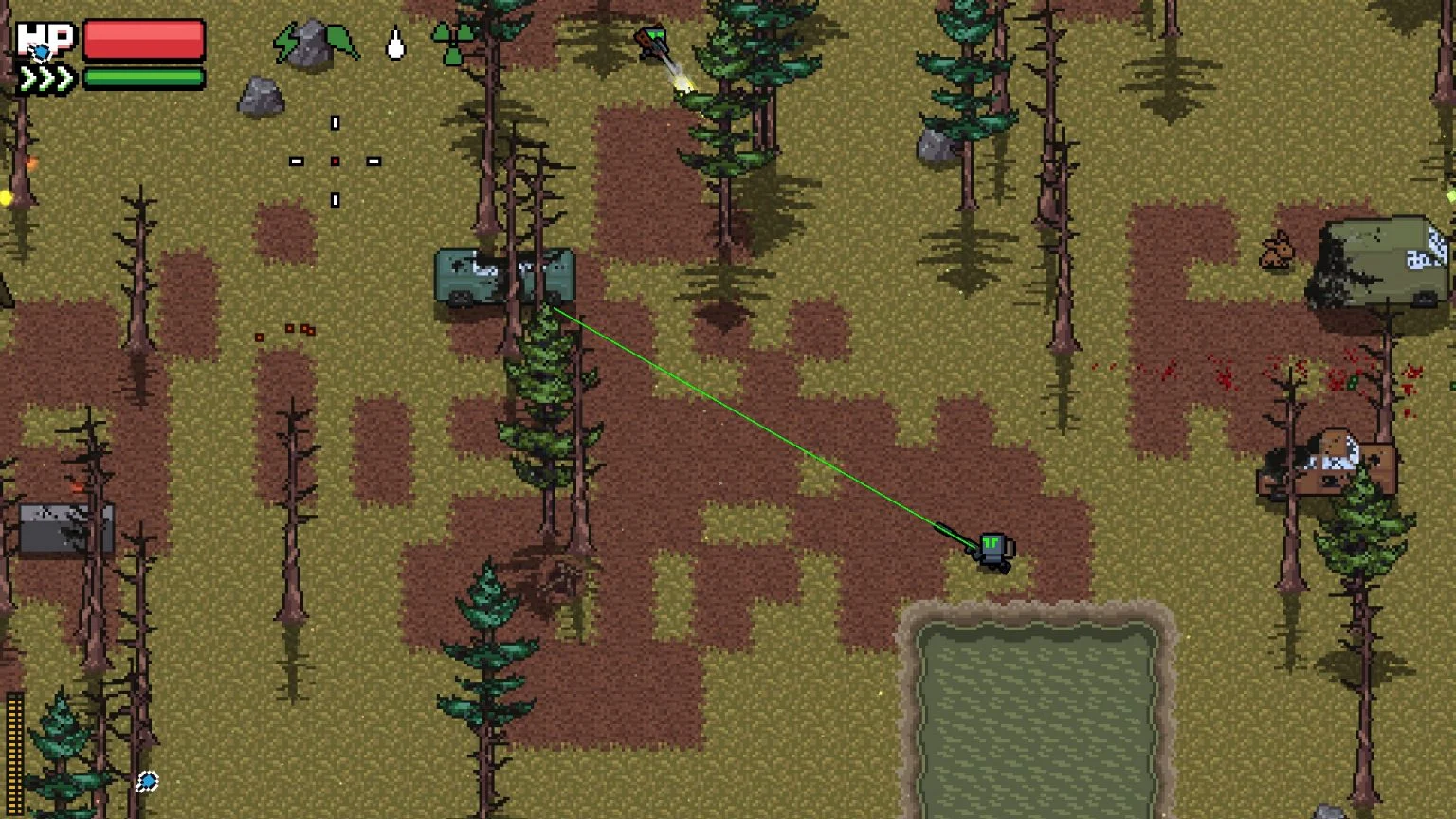Click the crosshair aiming reticle

pos(334,161)
